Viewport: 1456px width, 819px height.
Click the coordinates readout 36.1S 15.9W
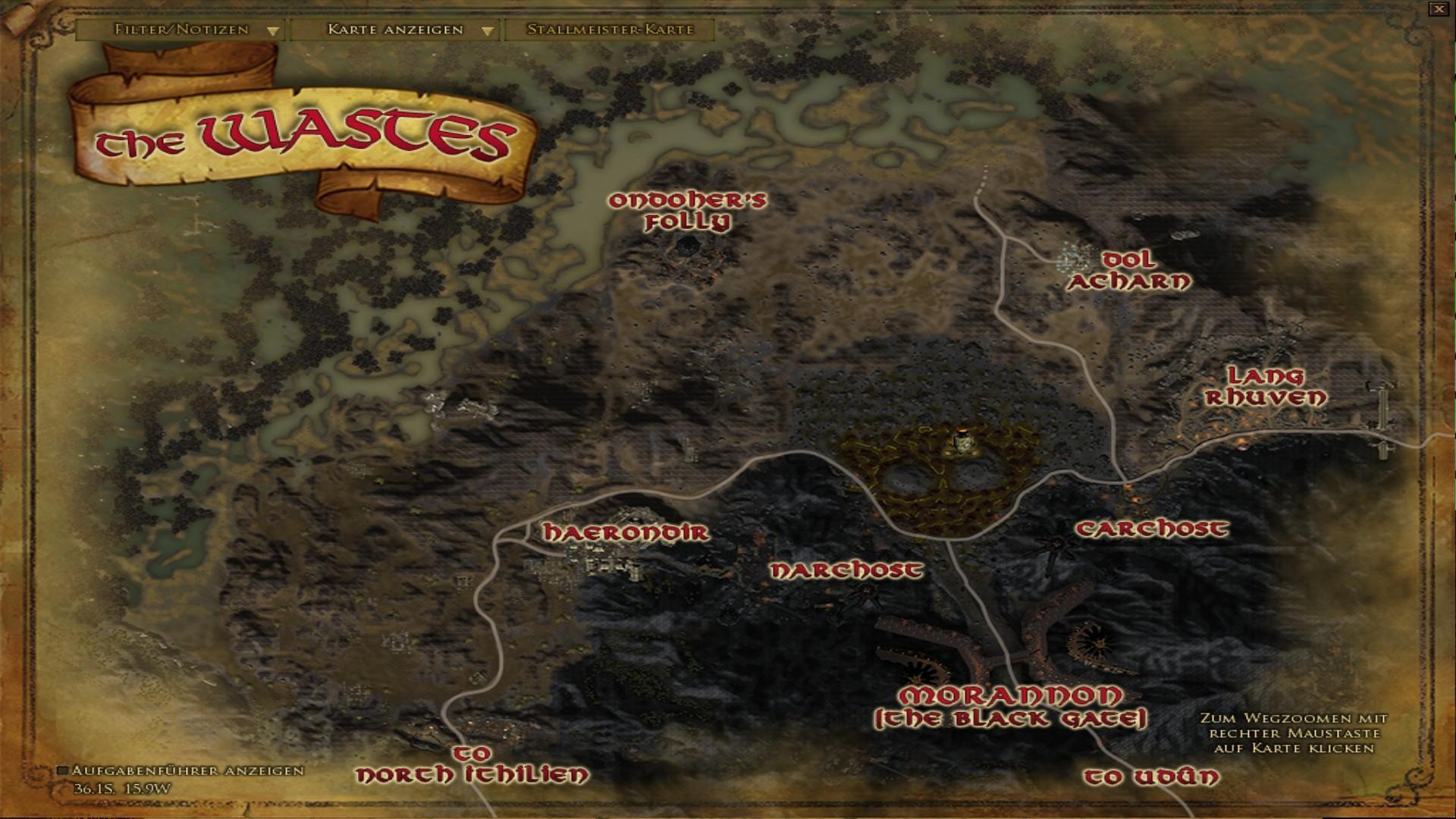coord(120,789)
